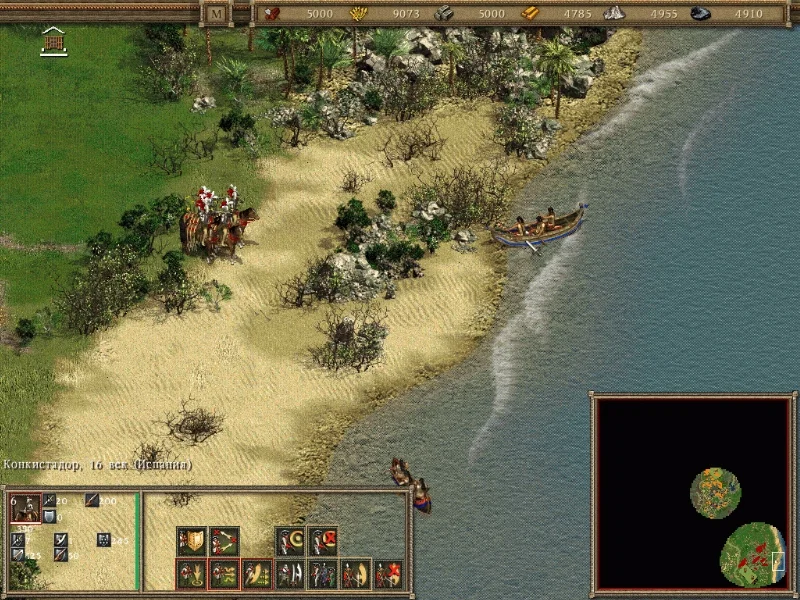Select the soldier with red X command
This screenshot has width=800, height=600.
pos(322,541)
